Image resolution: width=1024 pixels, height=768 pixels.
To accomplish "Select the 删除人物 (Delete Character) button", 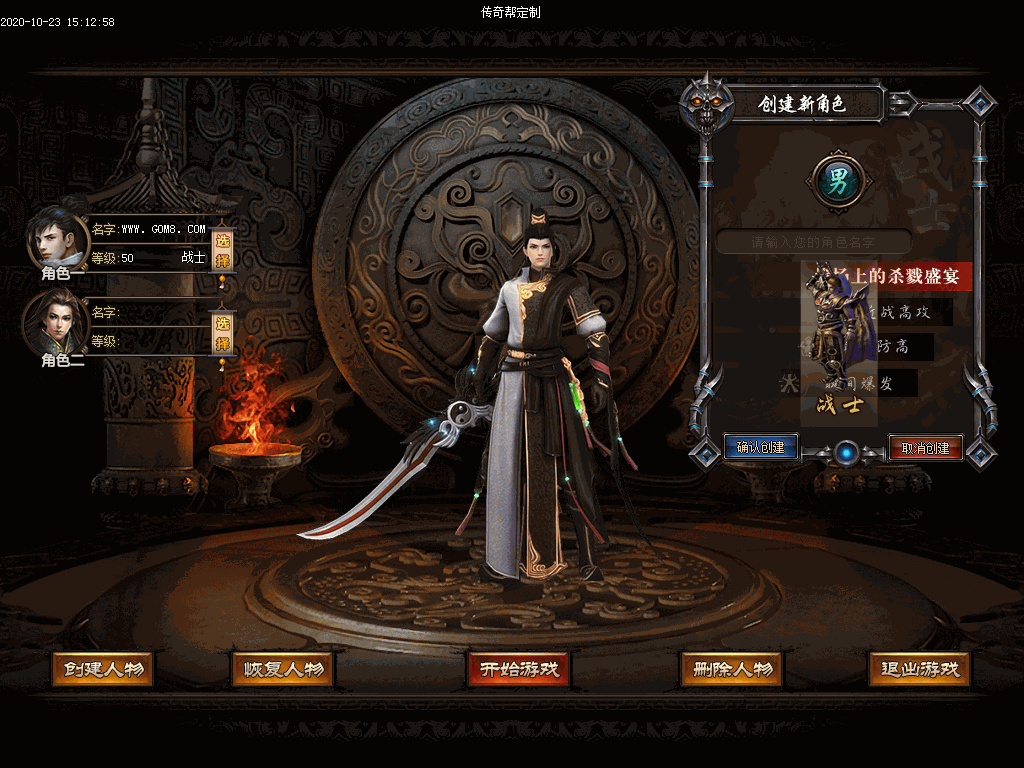I will coord(731,669).
